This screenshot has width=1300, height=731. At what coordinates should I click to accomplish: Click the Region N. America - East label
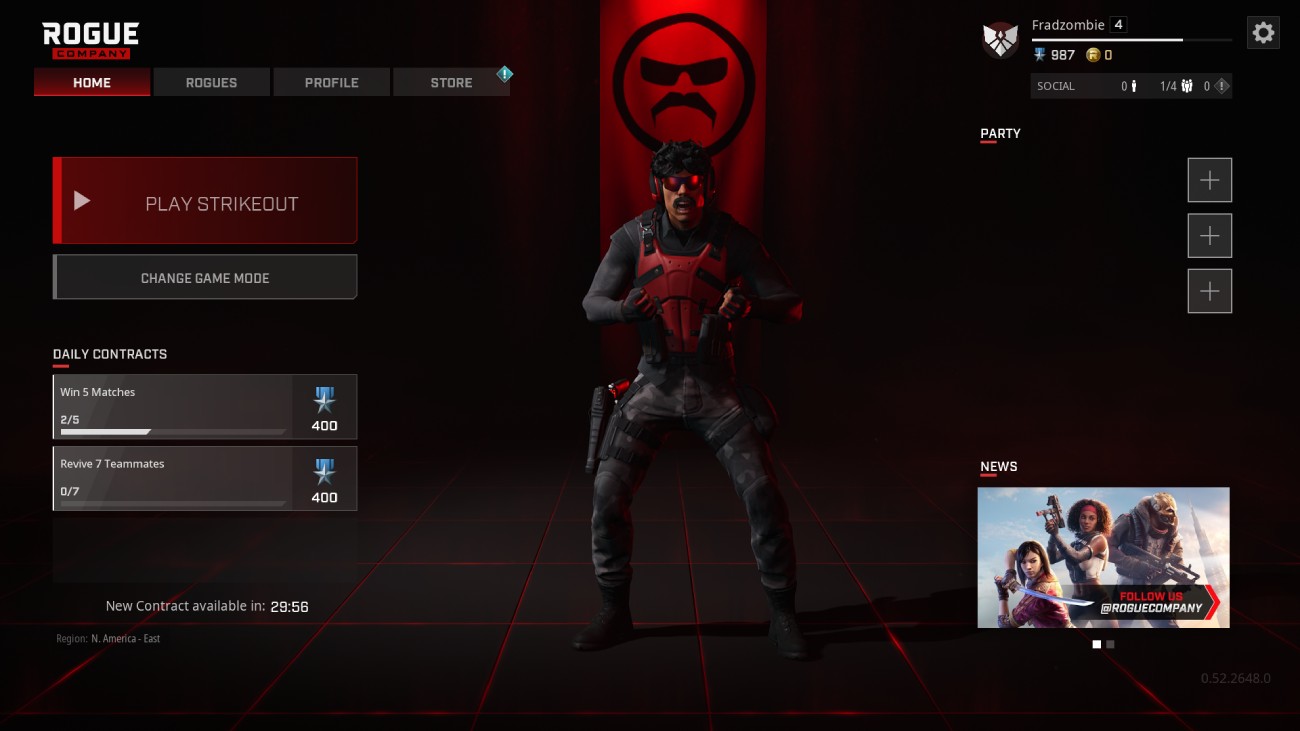110,638
